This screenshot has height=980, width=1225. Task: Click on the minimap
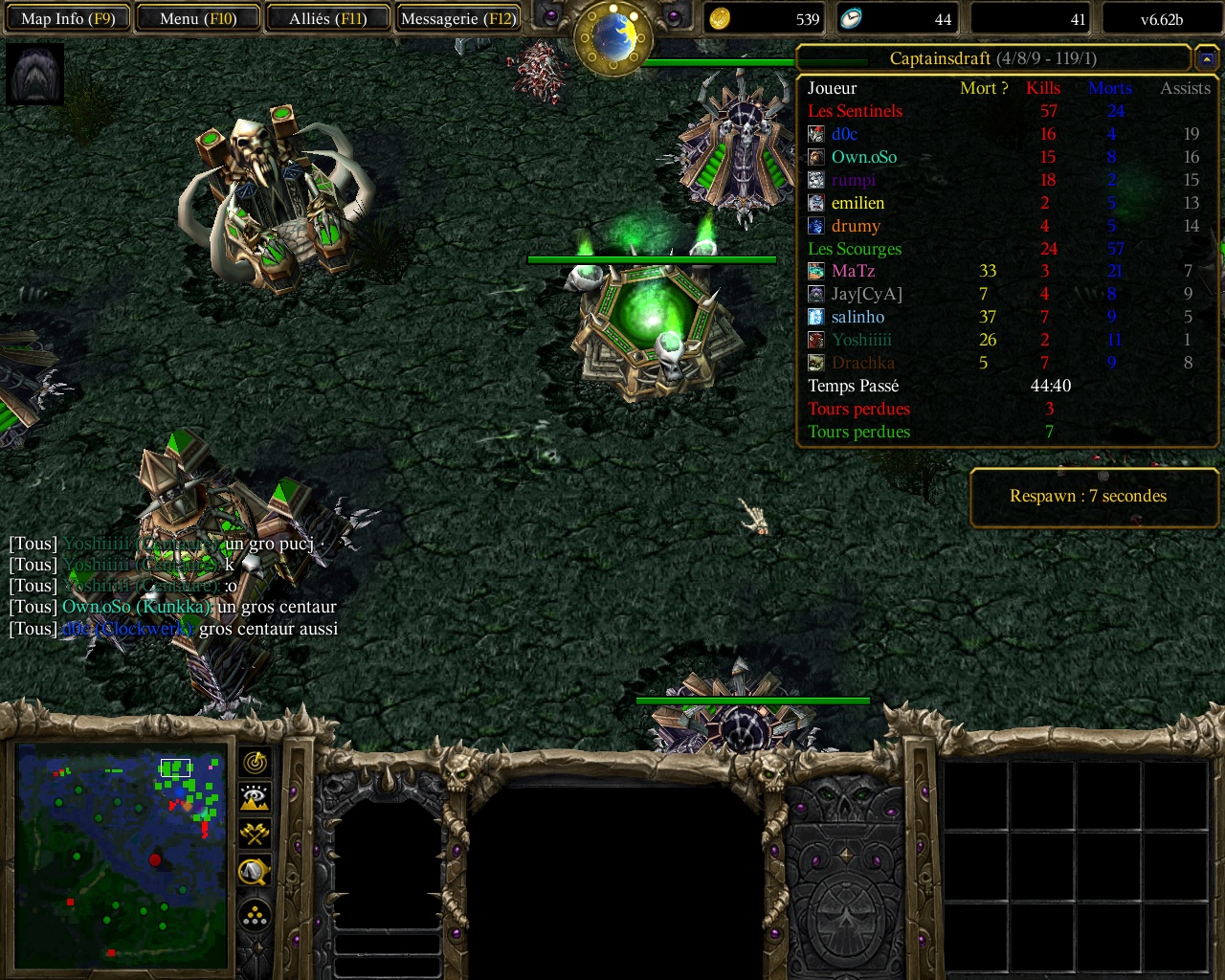tap(122, 855)
